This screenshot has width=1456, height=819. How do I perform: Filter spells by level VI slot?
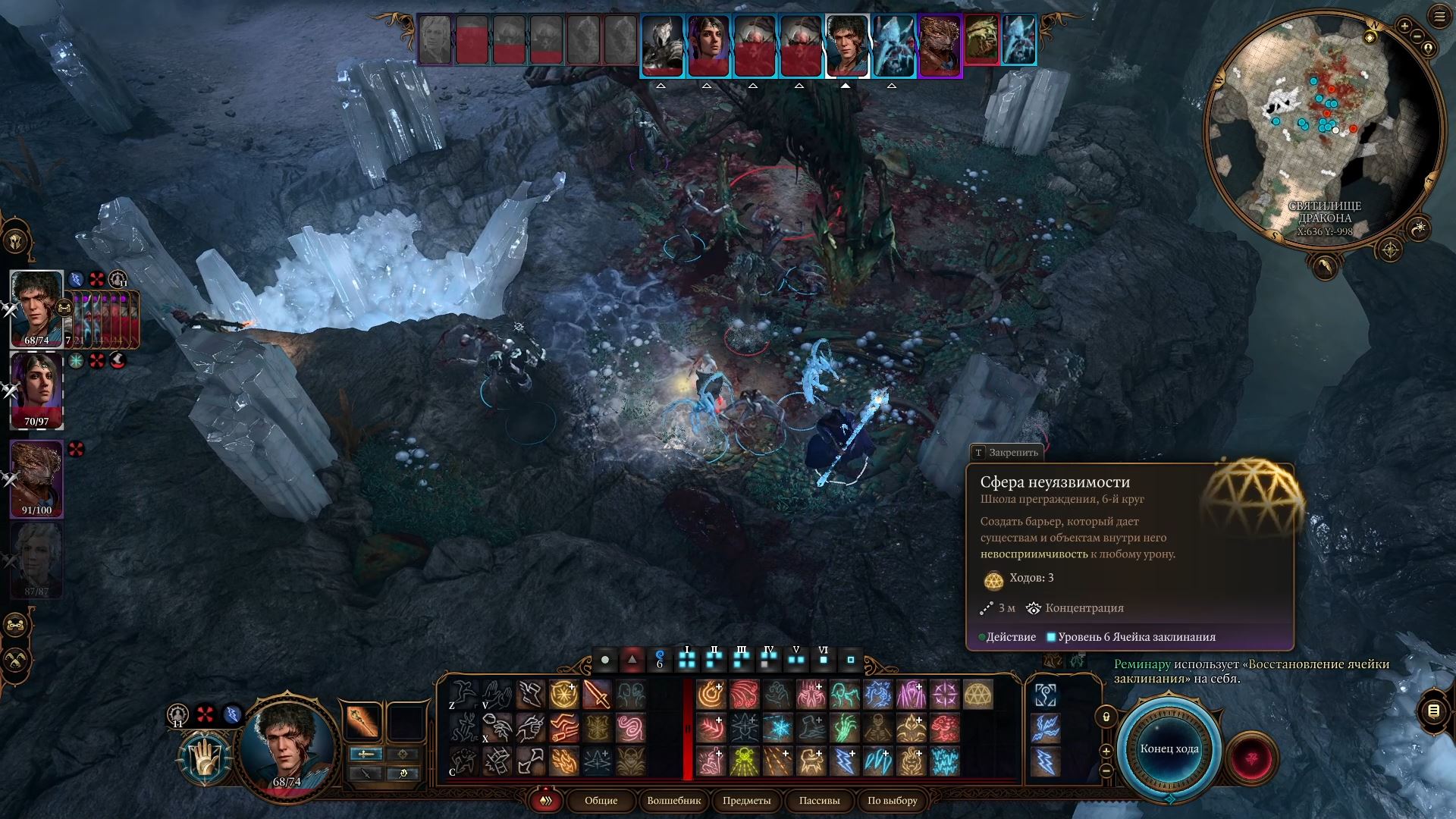(x=824, y=657)
